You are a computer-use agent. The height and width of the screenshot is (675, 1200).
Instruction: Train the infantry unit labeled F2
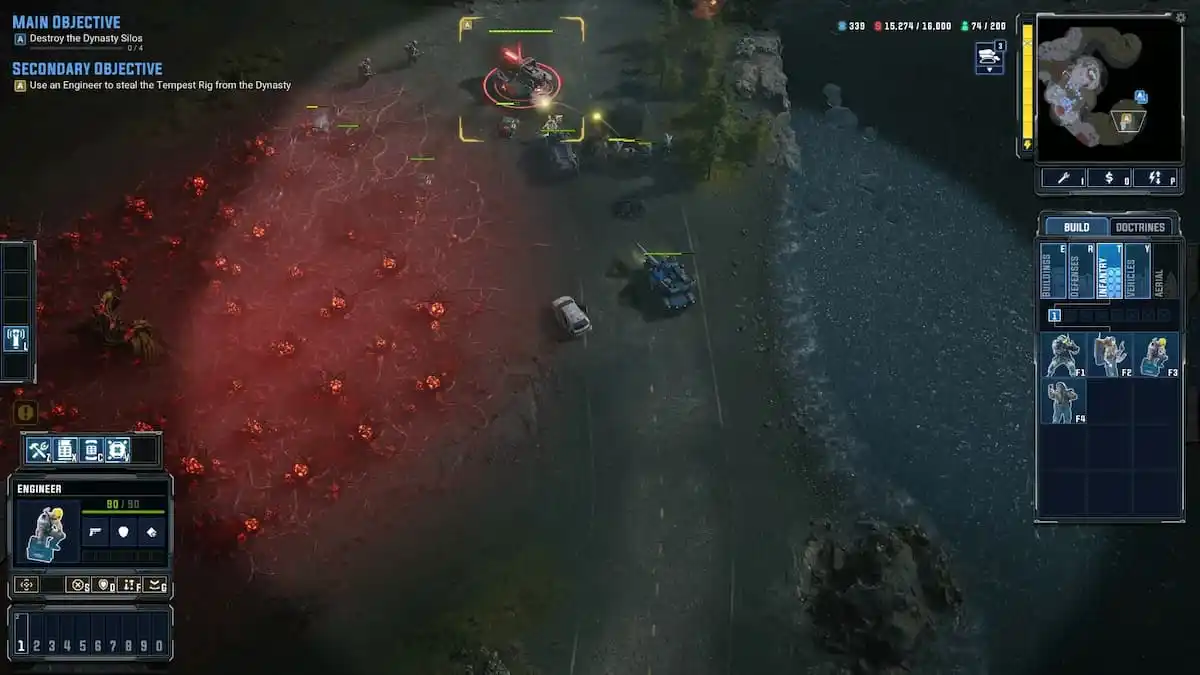1108,355
